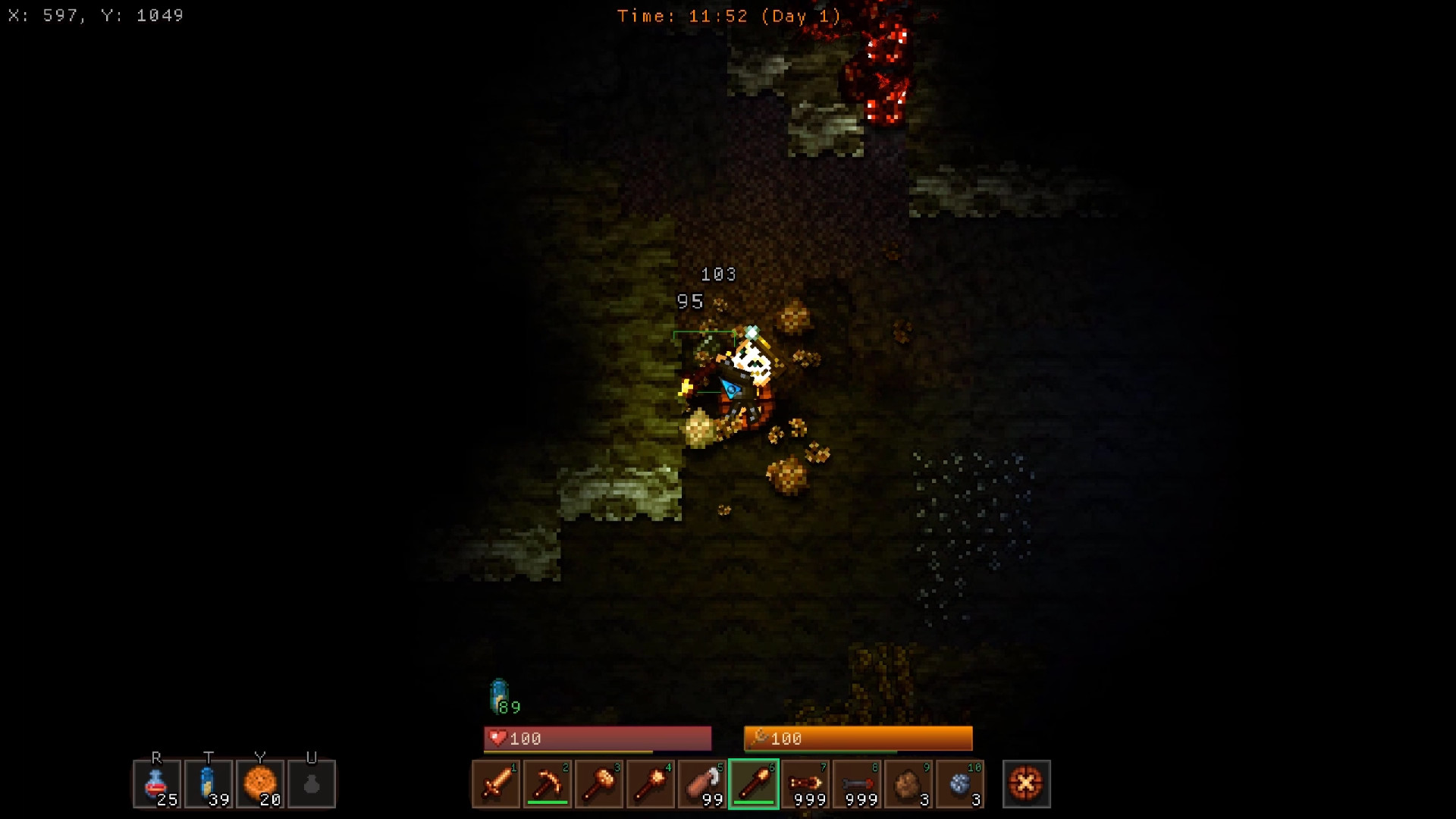Click the Time: 11:52 Day 1 display

pyautogui.click(x=728, y=15)
